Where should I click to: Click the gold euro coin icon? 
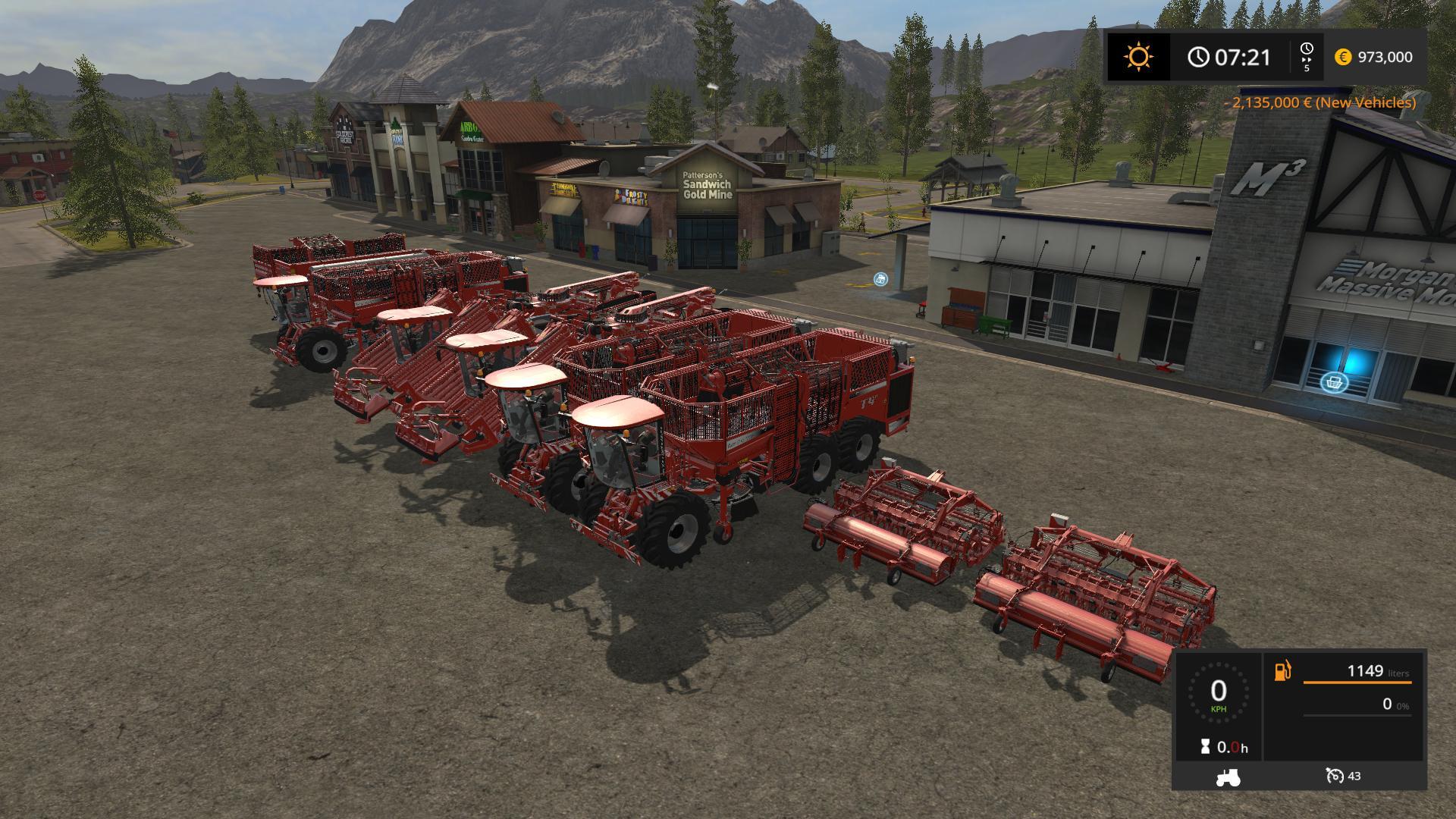[x=1343, y=57]
